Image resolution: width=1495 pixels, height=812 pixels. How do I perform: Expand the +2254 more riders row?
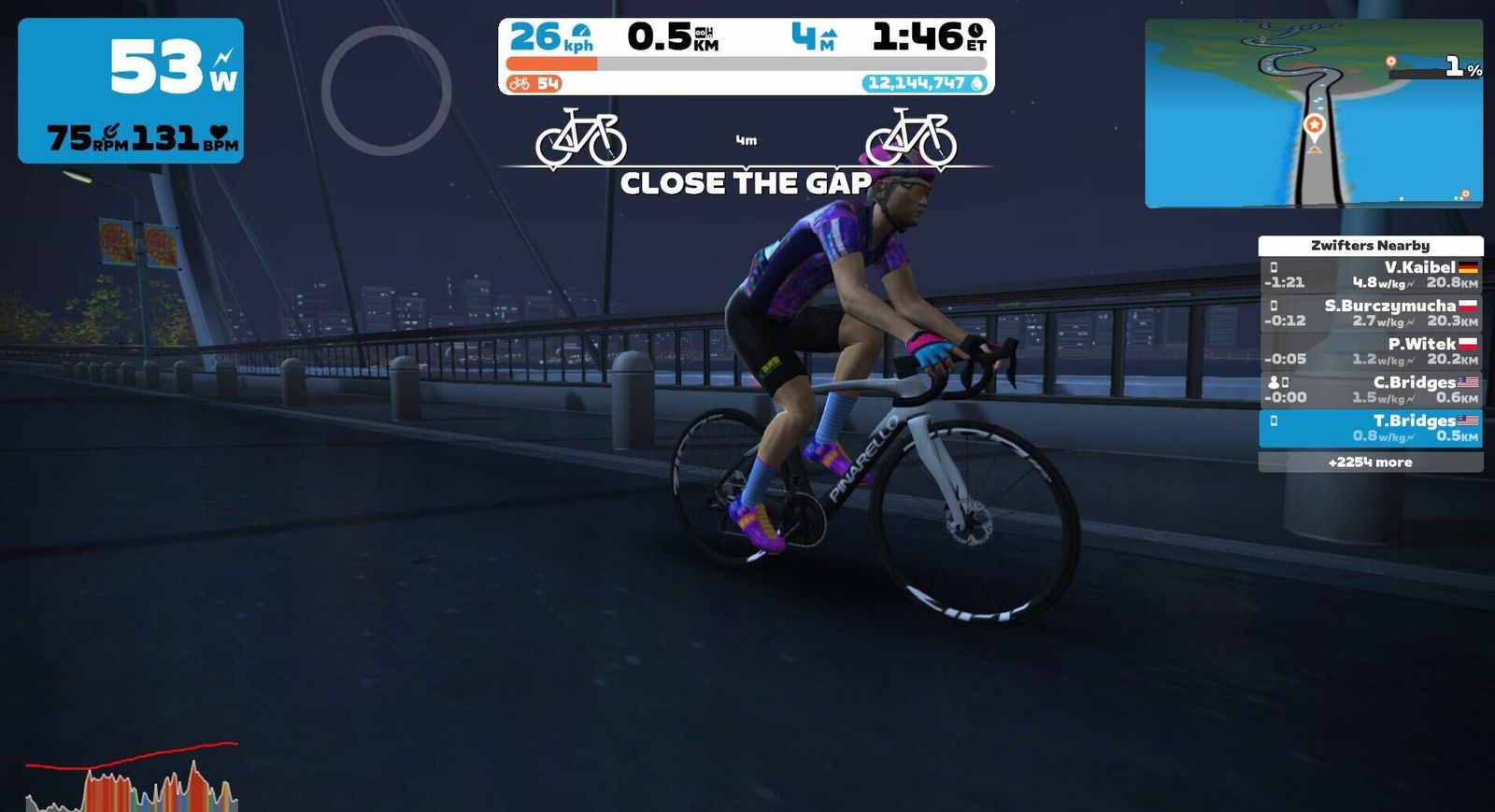pos(1370,463)
